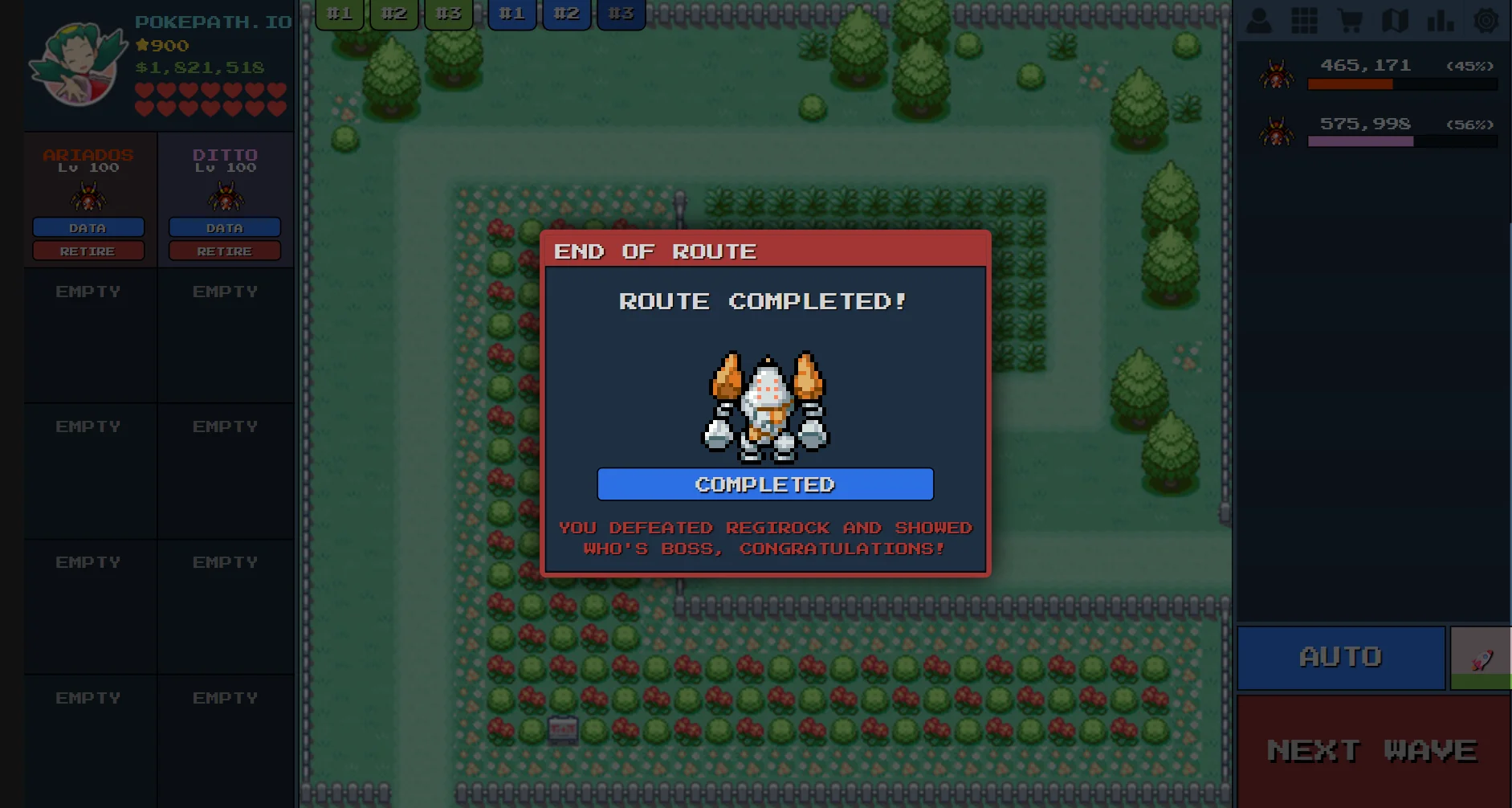1512x808 pixels.
Task: Open the gear settings icon
Action: coord(1486,20)
